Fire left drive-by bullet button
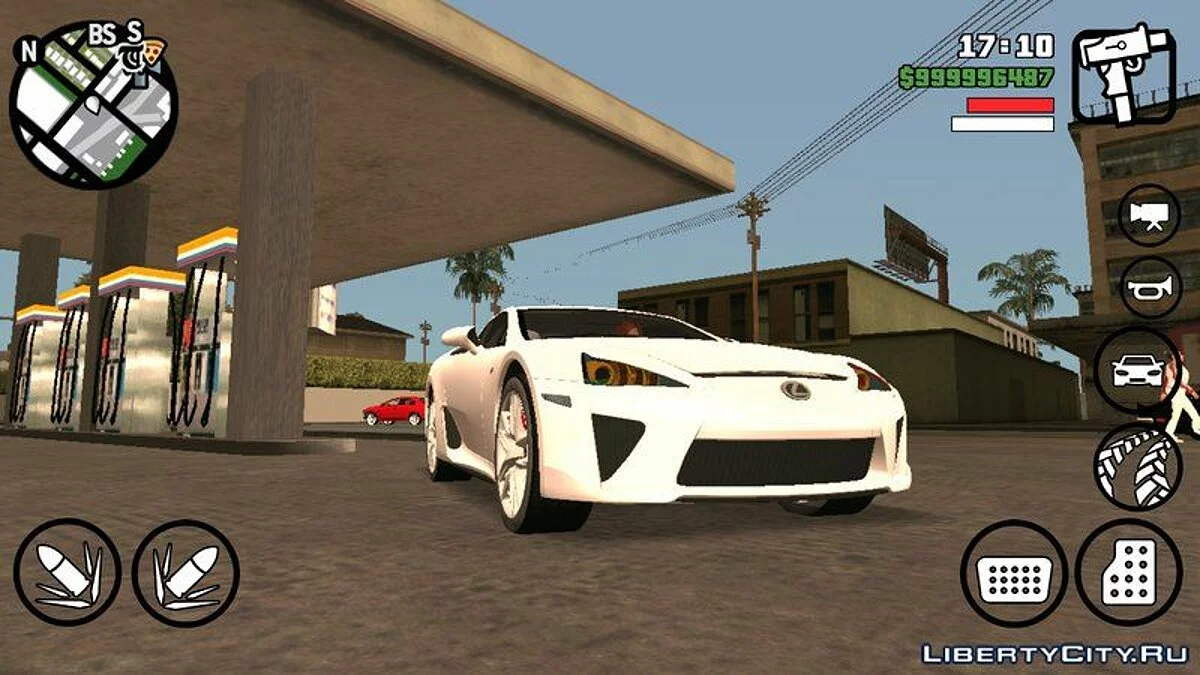 (x=68, y=572)
